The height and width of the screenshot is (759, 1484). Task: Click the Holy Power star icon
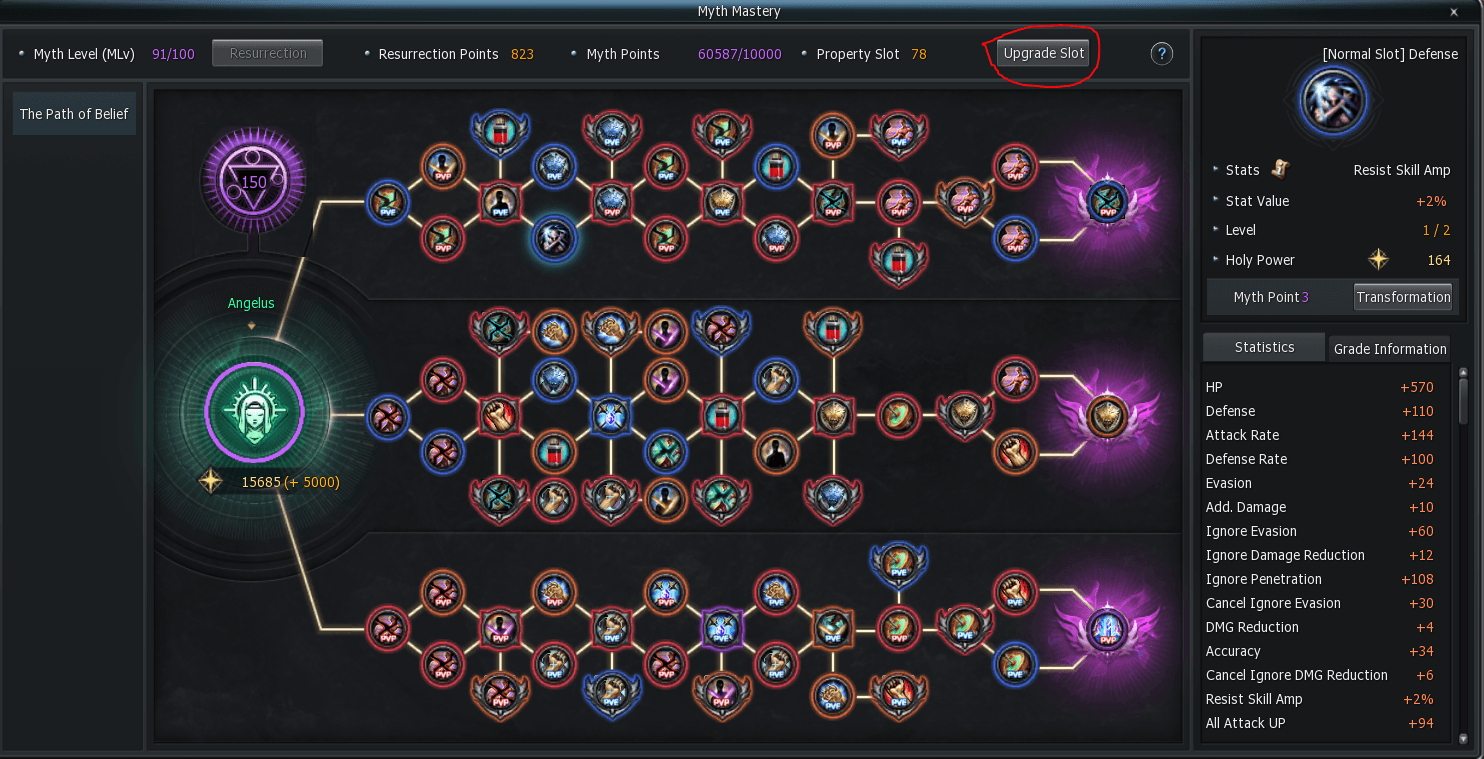[1378, 259]
